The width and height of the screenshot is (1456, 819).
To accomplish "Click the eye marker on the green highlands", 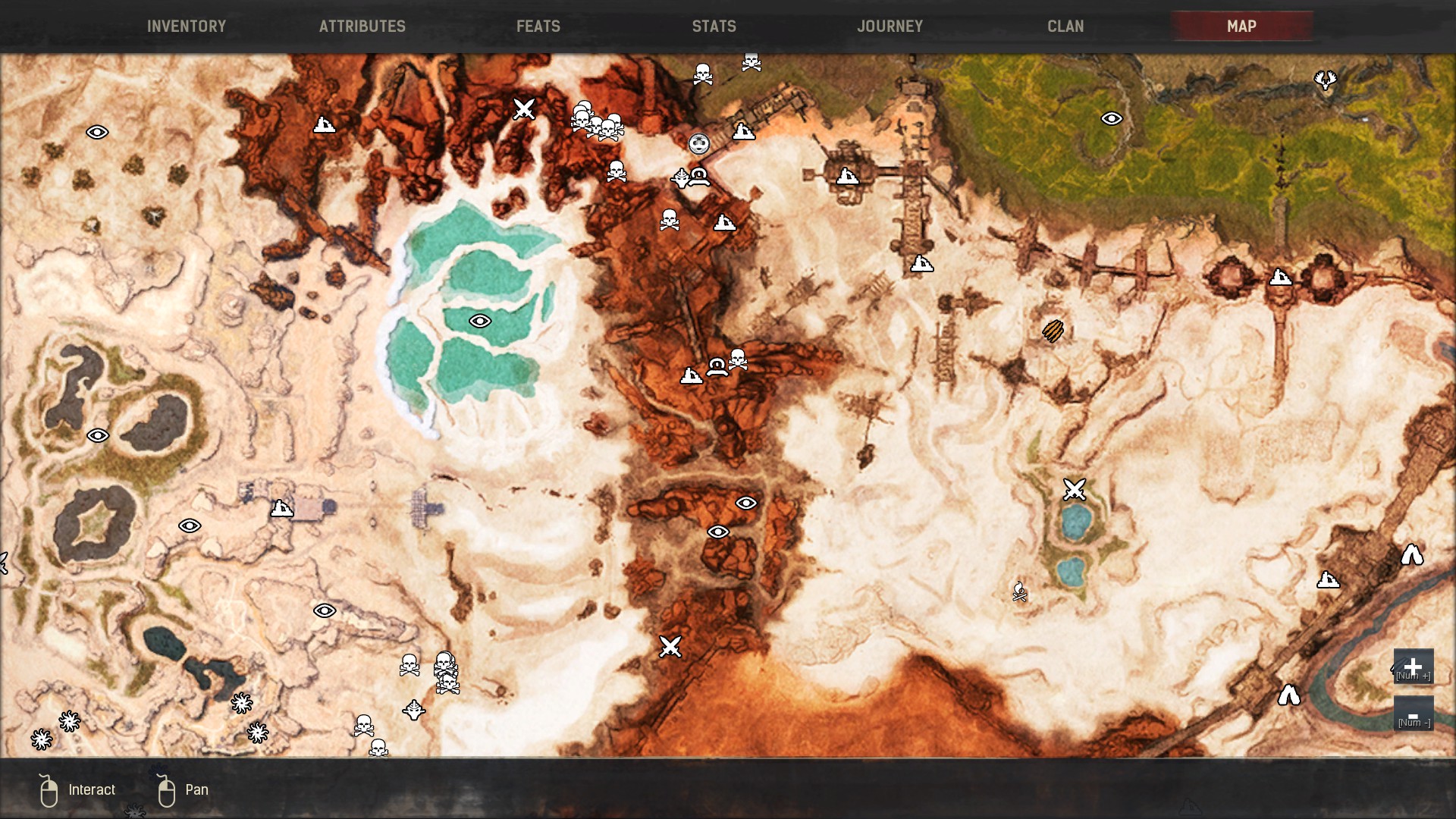I will (1111, 119).
